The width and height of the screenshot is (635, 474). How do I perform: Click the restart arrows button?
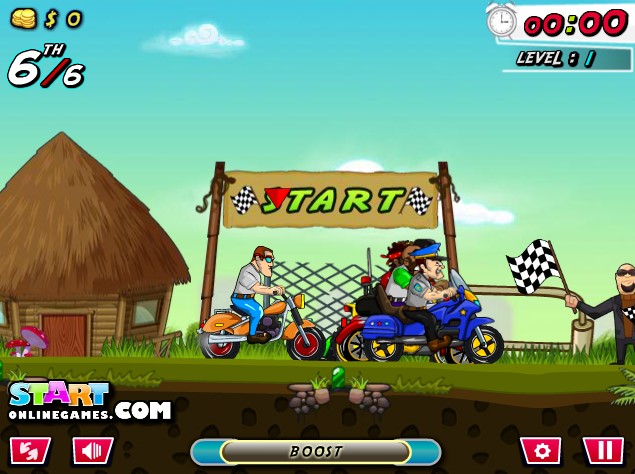(29, 450)
